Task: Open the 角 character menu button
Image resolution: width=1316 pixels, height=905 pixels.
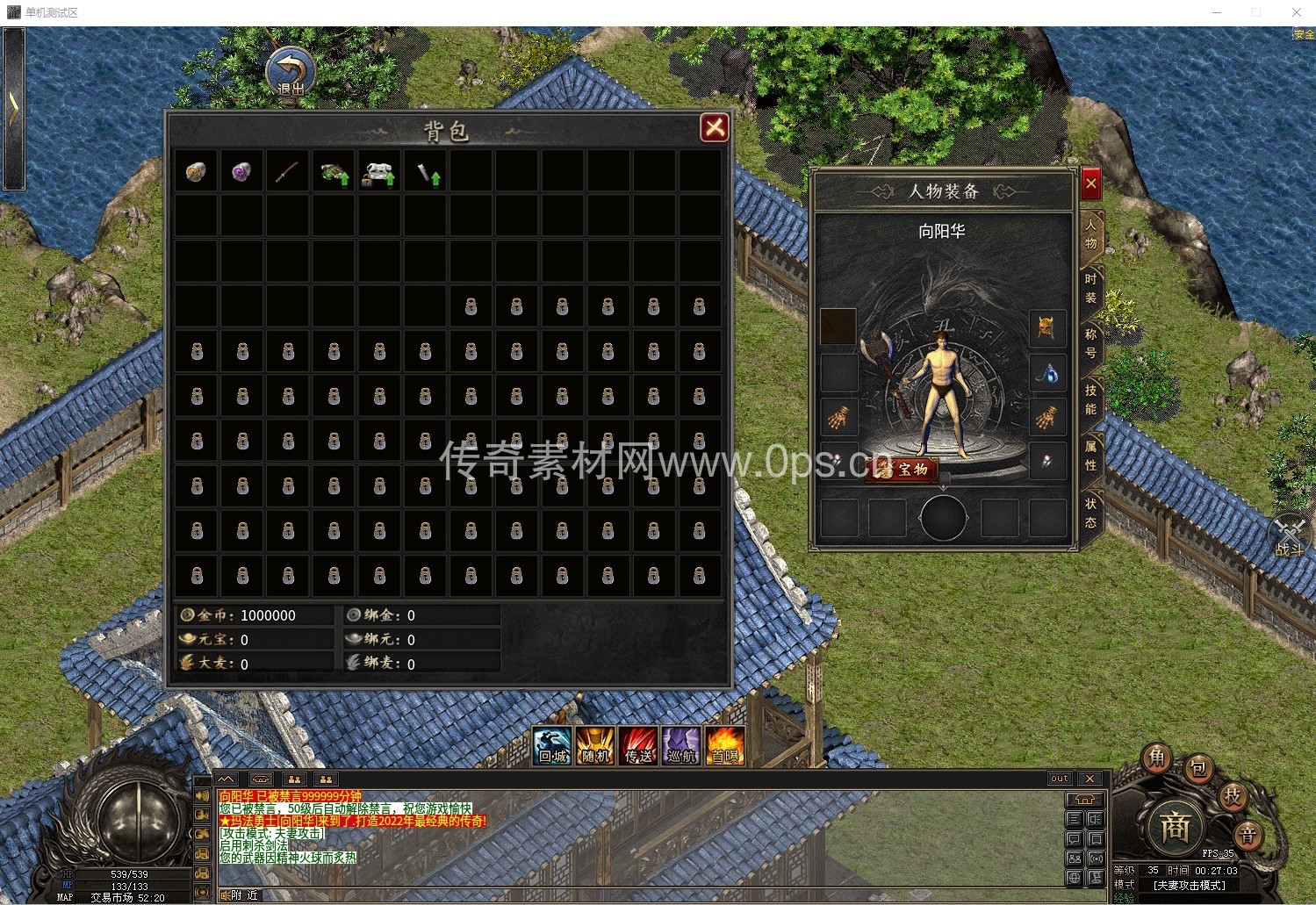Action: 1158,758
